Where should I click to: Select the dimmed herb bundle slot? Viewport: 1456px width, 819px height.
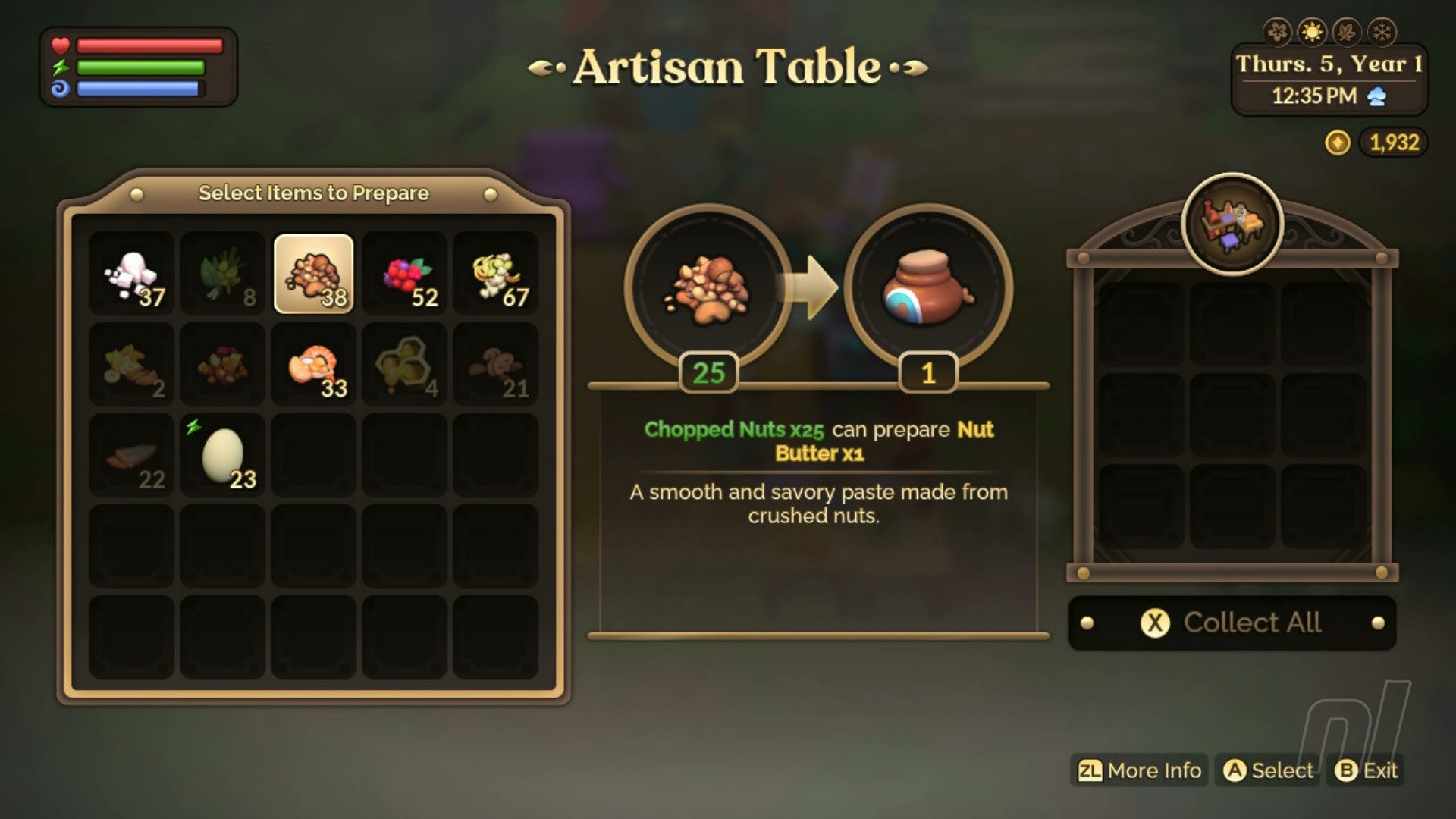pyautogui.click(x=222, y=274)
